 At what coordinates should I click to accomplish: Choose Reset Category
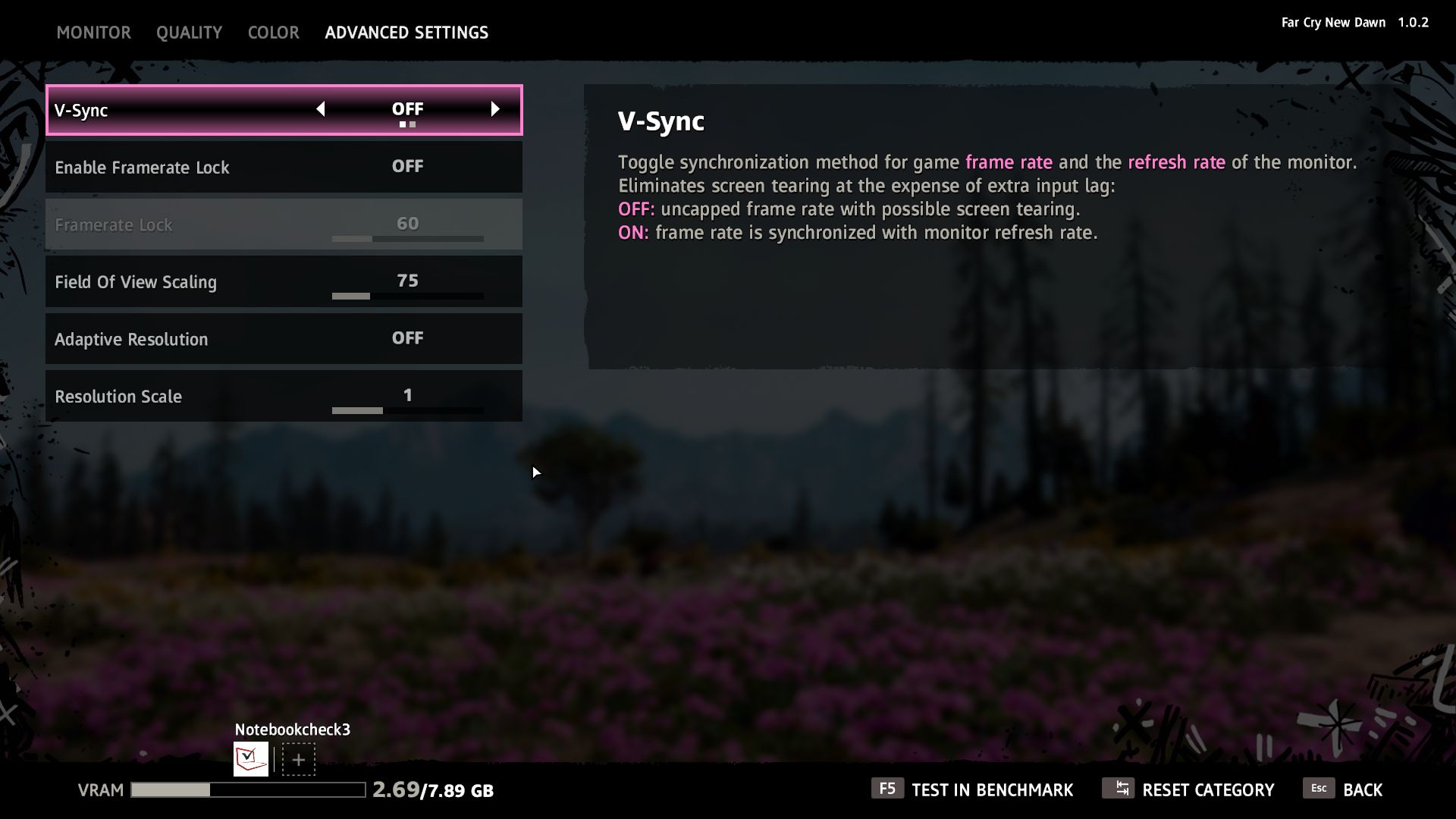point(1188,789)
